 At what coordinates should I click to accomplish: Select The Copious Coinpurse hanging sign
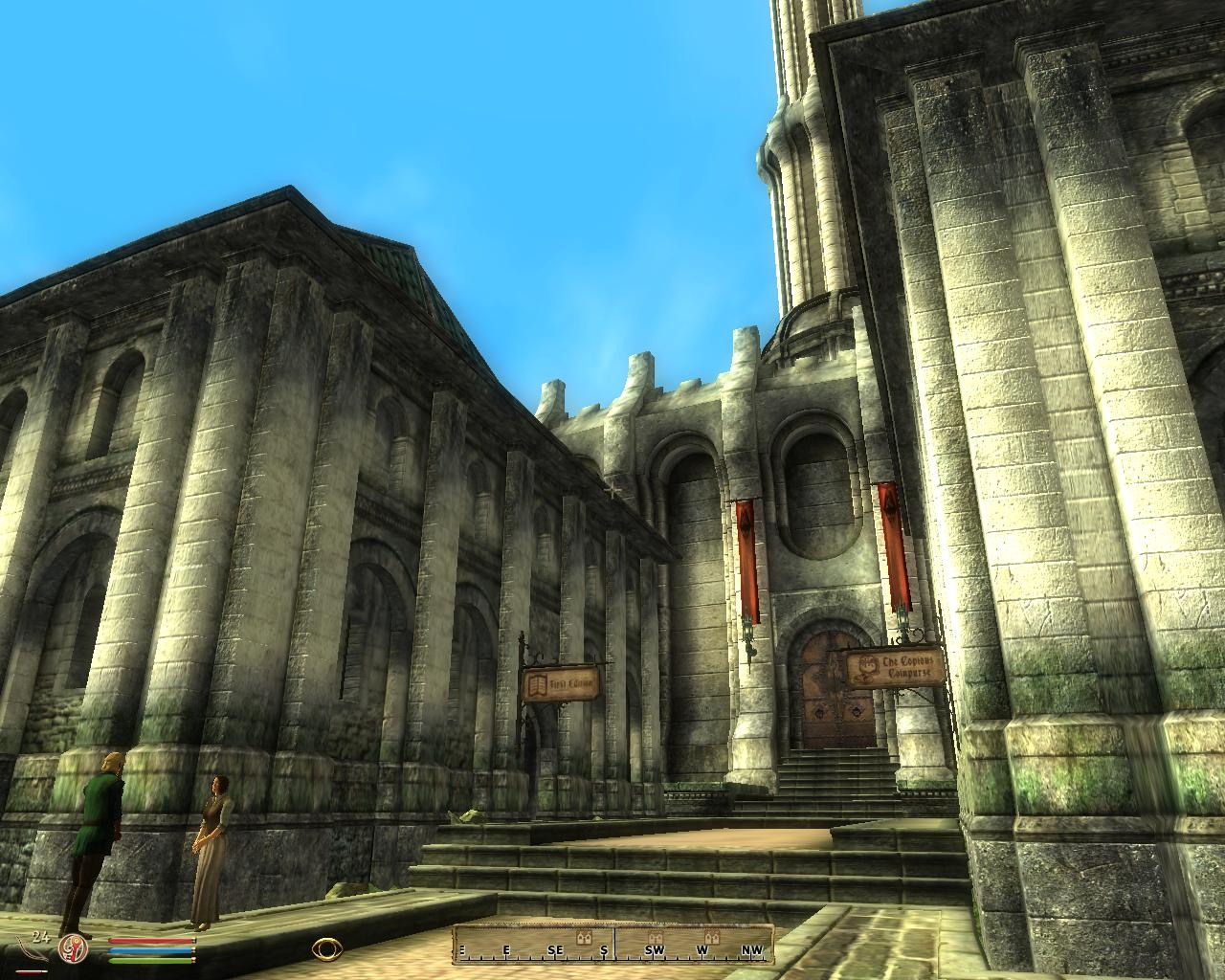[x=895, y=667]
